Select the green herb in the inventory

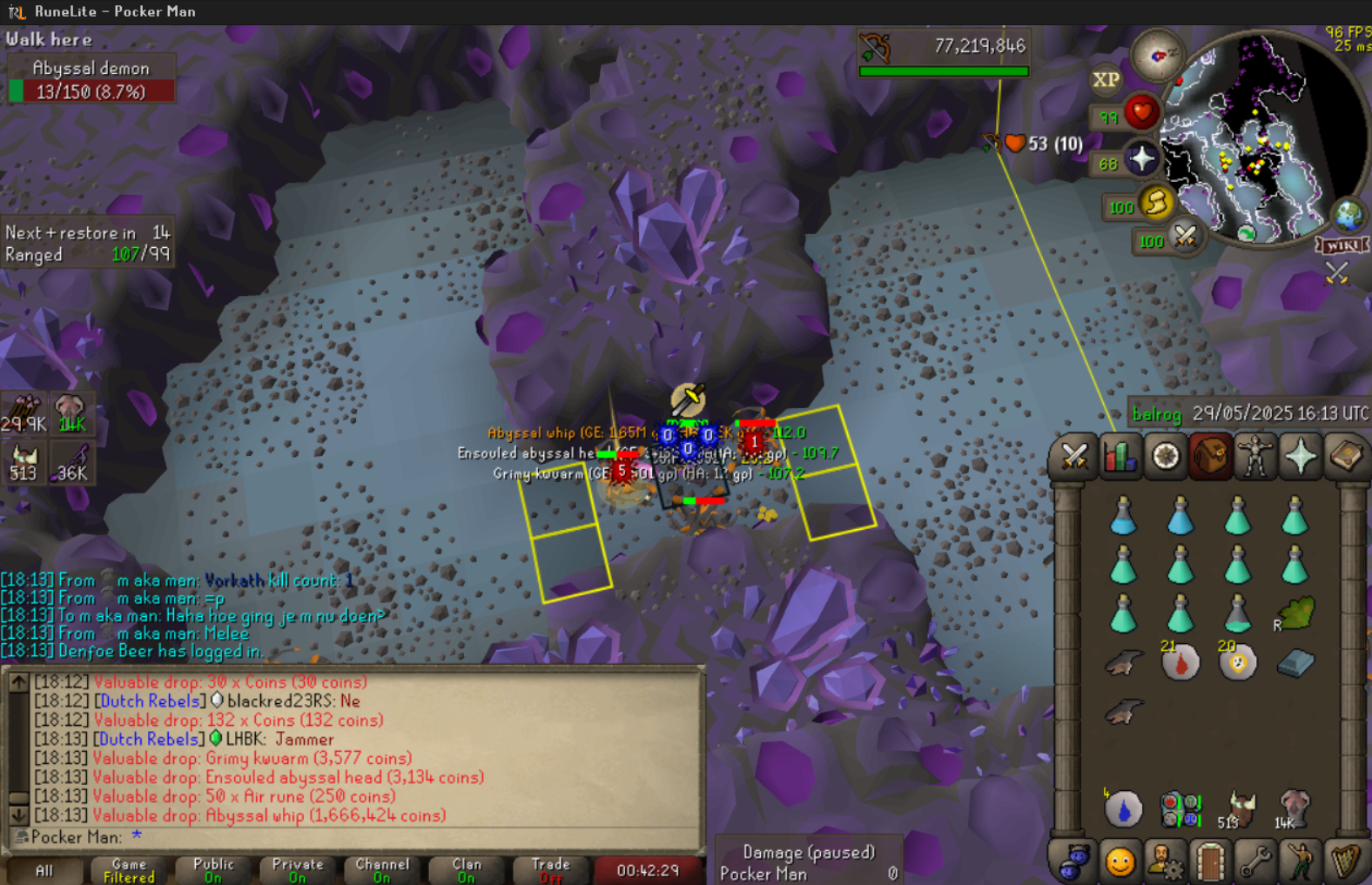pyautogui.click(x=1295, y=613)
